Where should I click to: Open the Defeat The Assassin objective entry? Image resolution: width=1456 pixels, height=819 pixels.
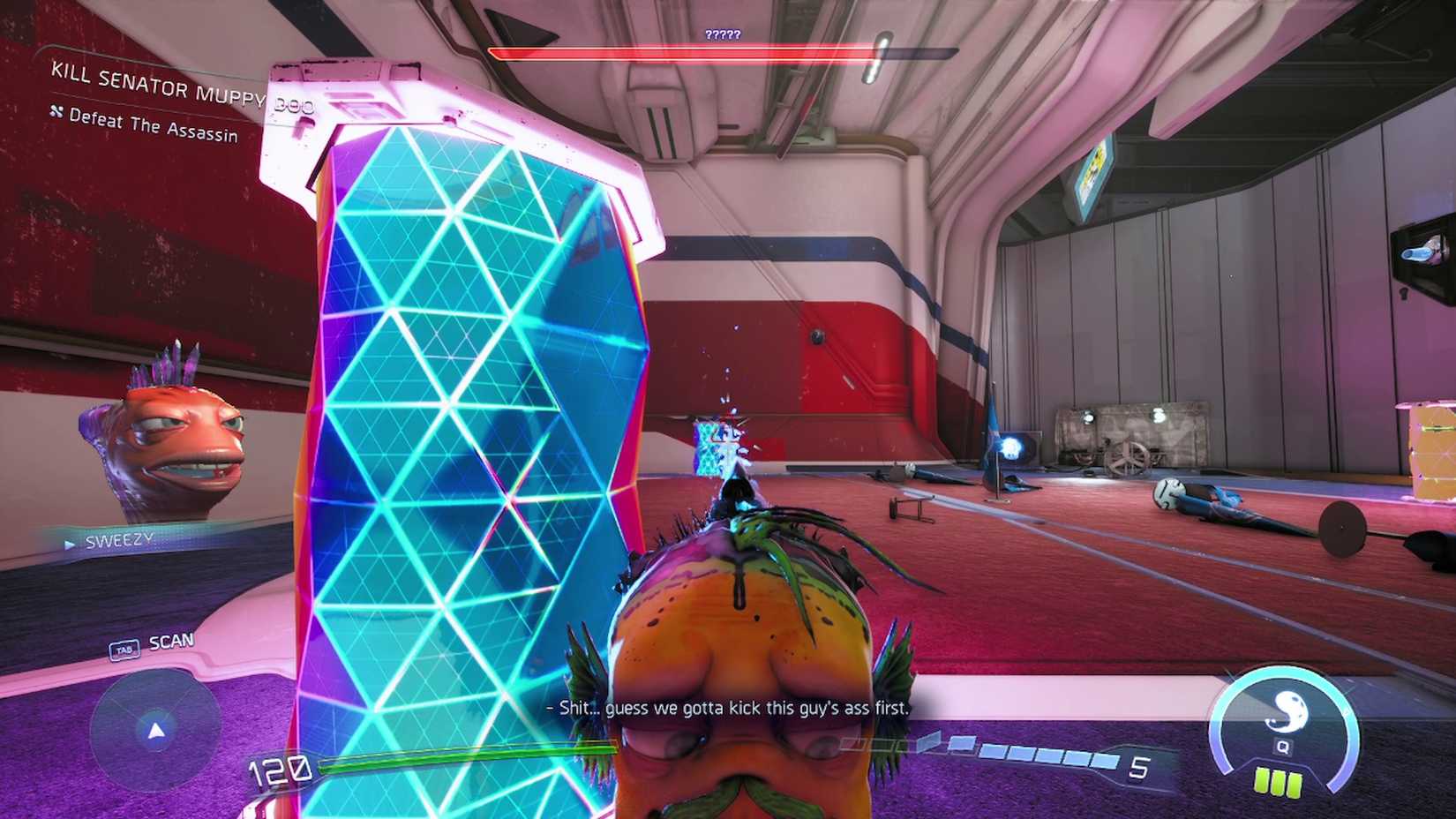tap(154, 126)
